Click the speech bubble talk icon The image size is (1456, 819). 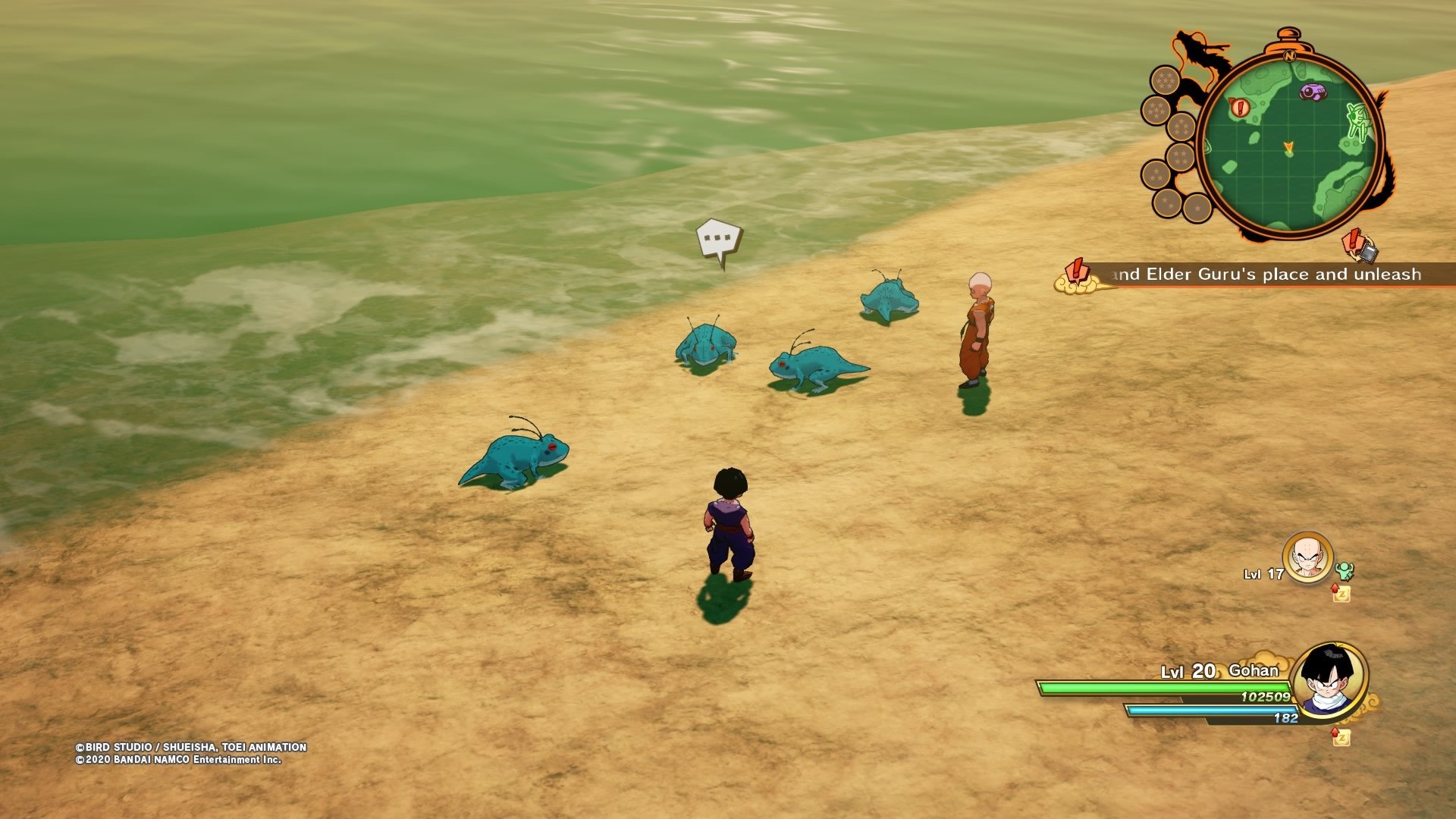click(x=718, y=241)
